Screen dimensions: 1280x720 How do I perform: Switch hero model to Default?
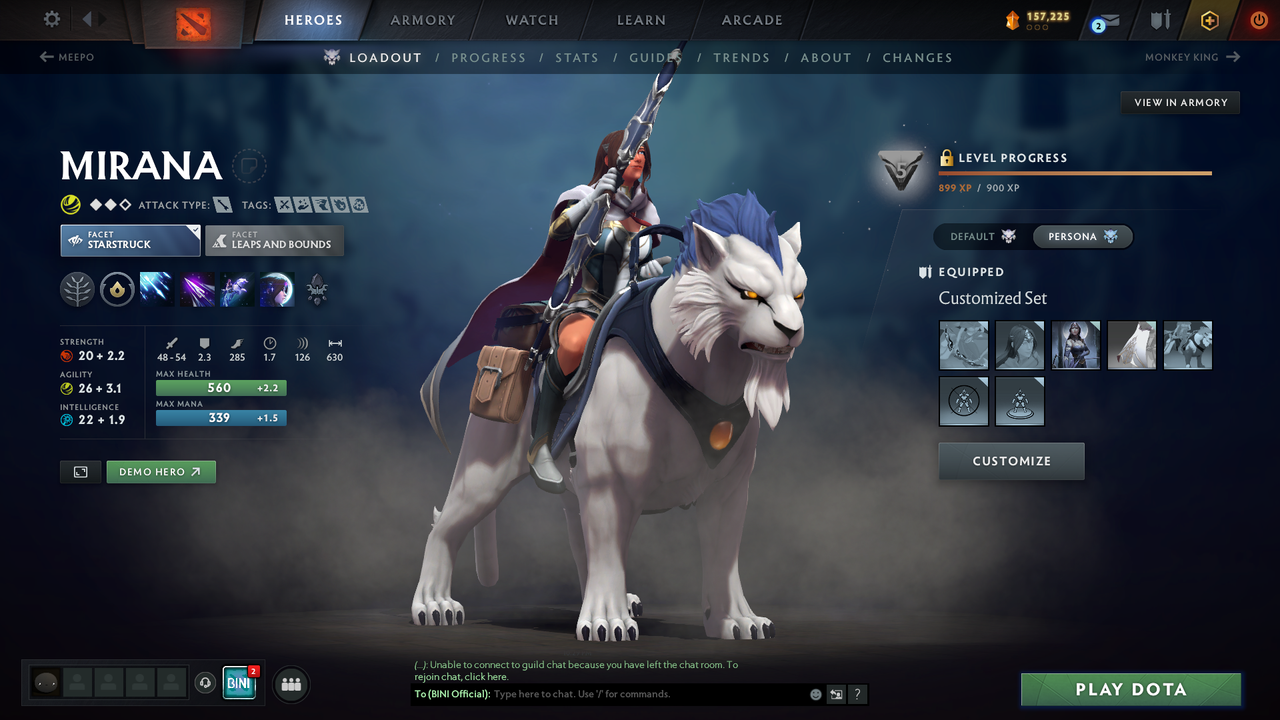978,236
